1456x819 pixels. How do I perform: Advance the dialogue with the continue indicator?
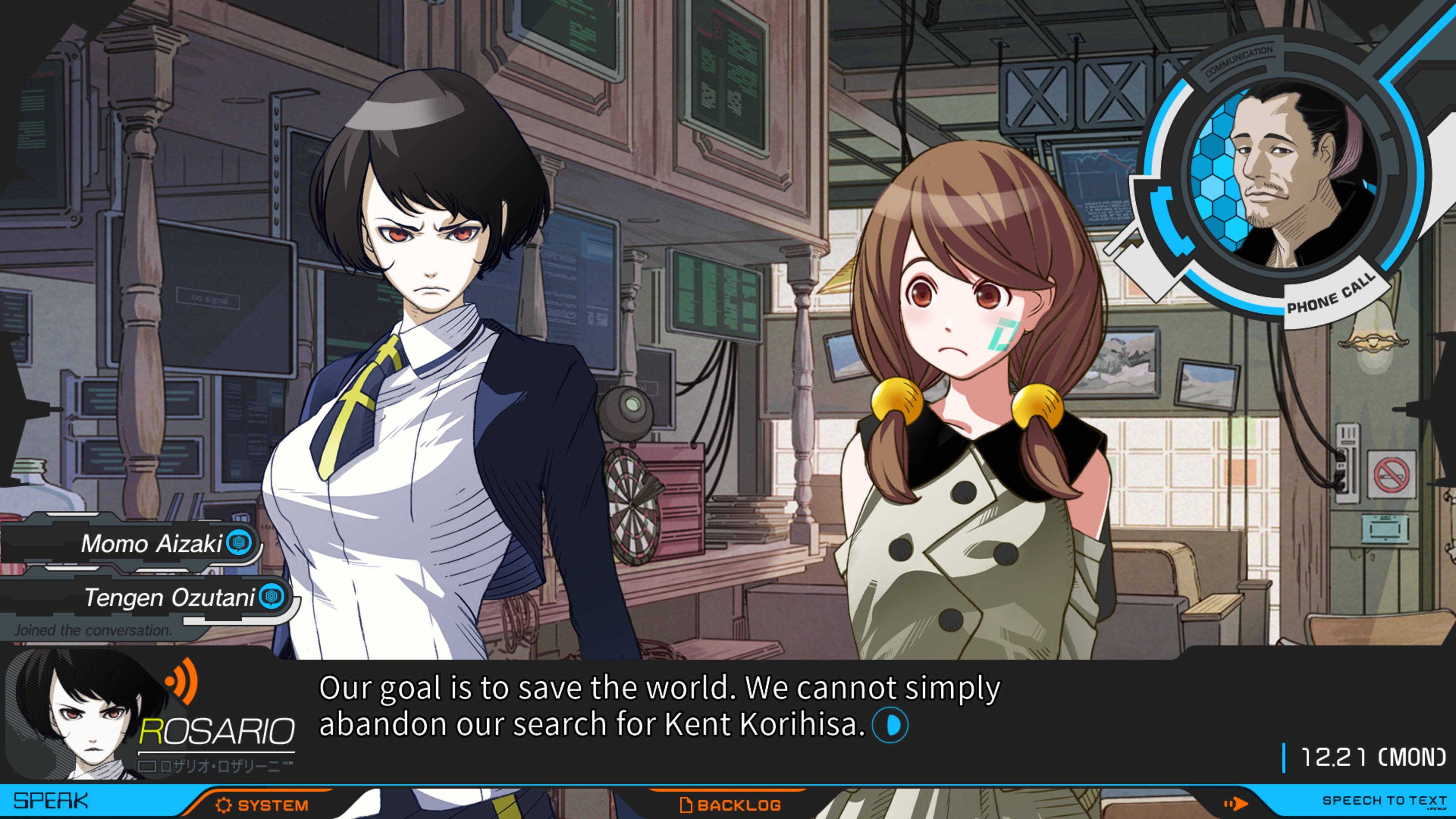pyautogui.click(x=890, y=725)
